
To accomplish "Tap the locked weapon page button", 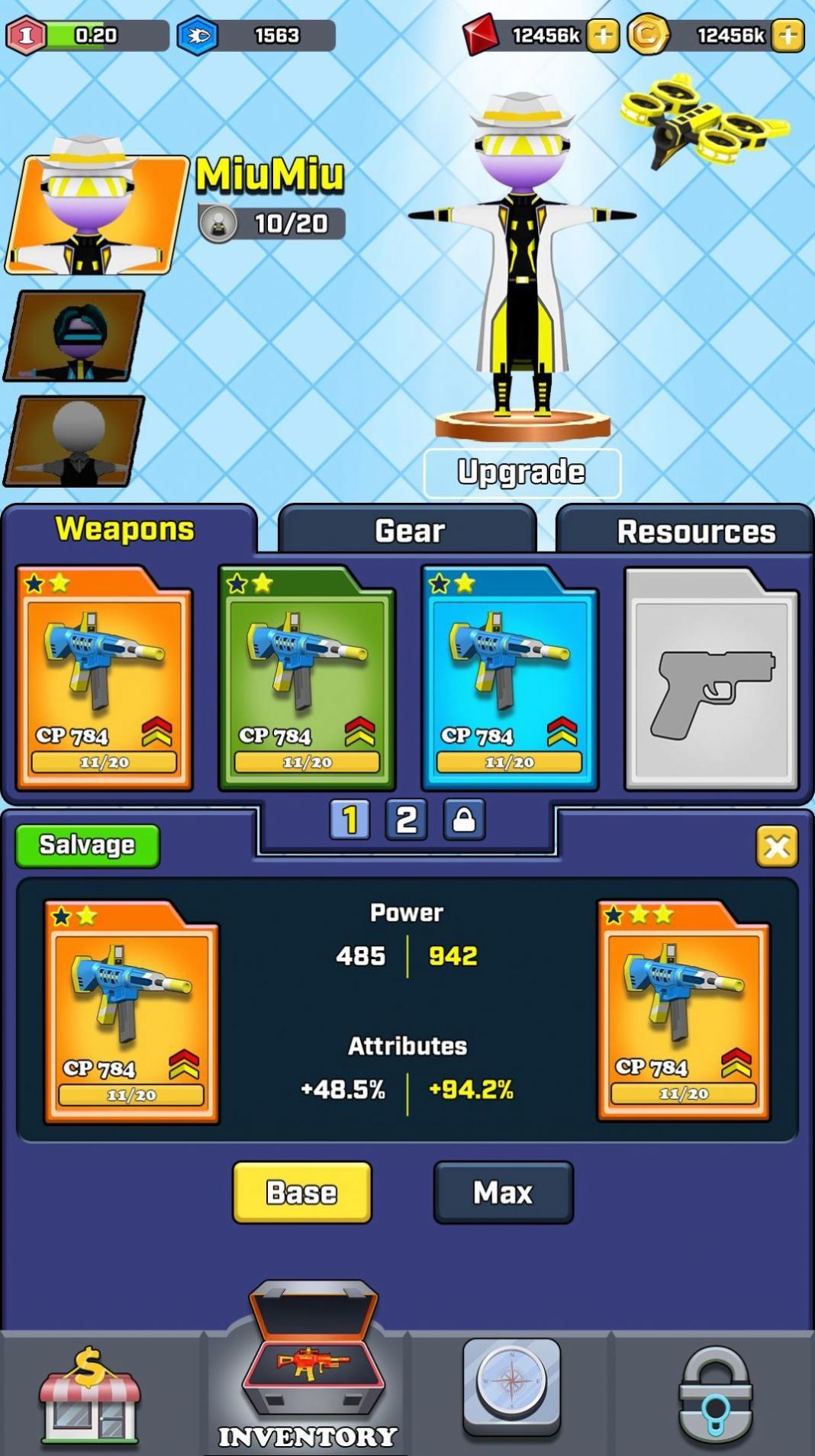I will pyautogui.click(x=464, y=820).
